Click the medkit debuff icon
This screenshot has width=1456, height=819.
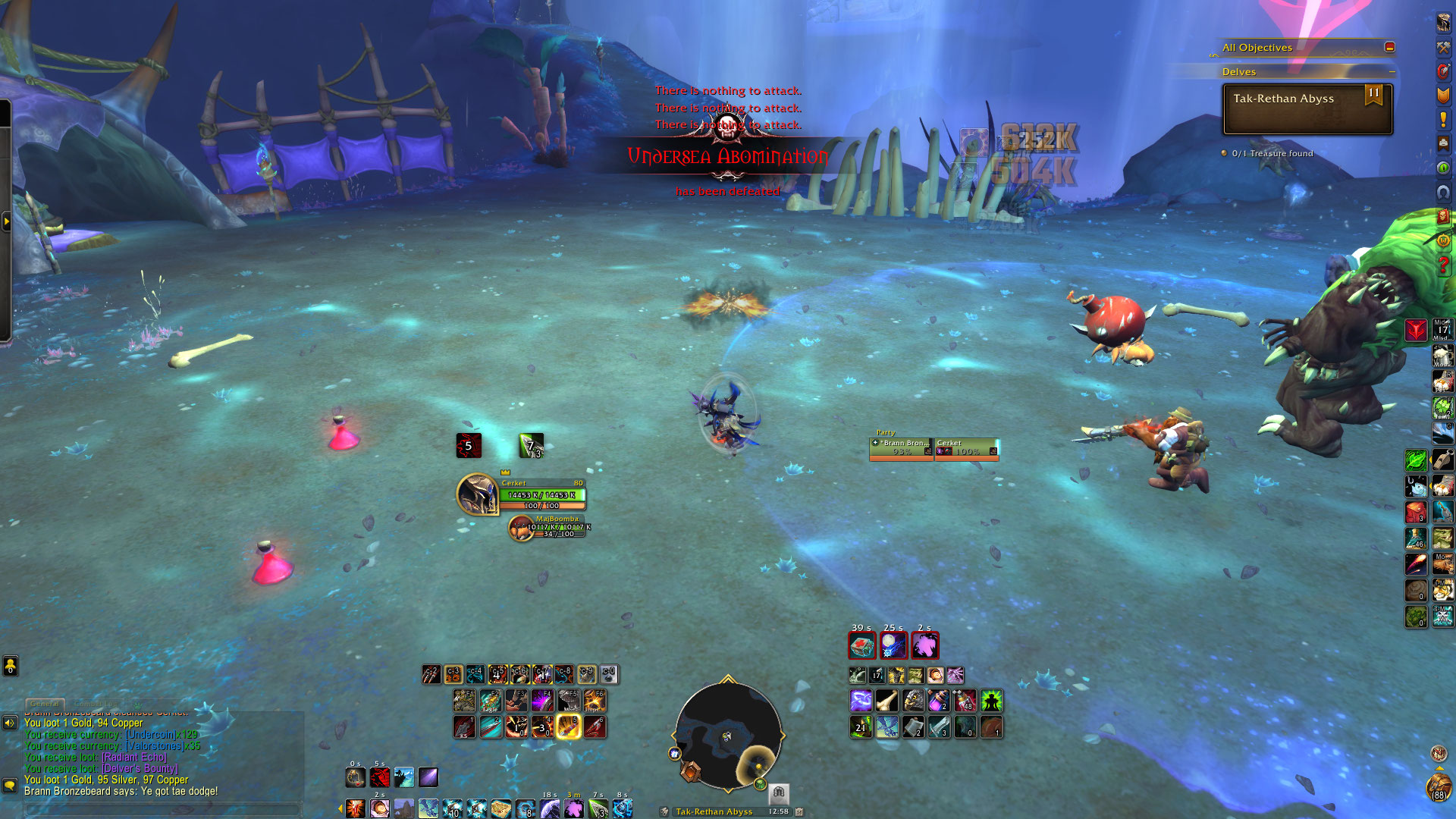click(861, 646)
